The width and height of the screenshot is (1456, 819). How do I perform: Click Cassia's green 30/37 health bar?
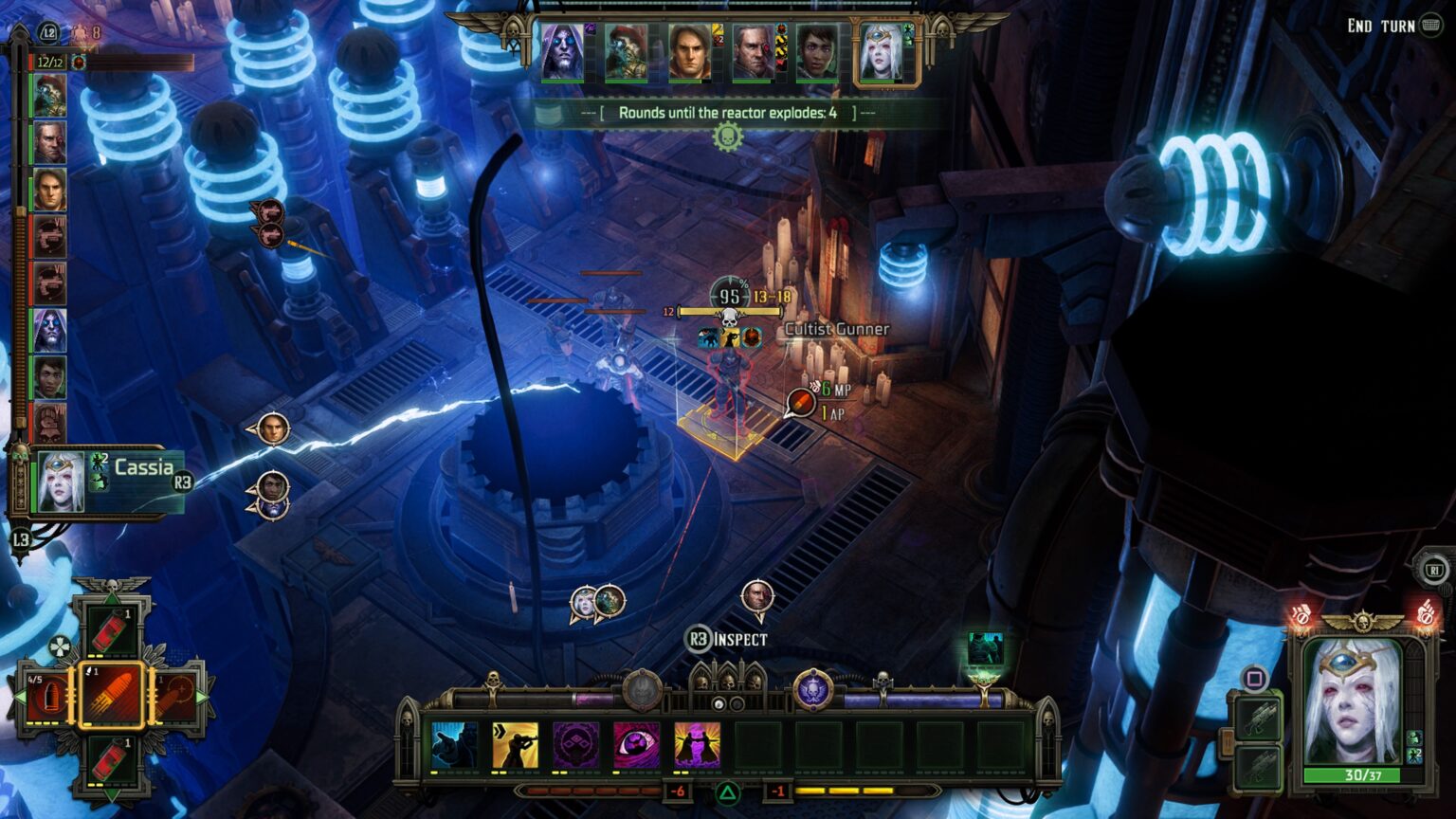(x=1351, y=774)
